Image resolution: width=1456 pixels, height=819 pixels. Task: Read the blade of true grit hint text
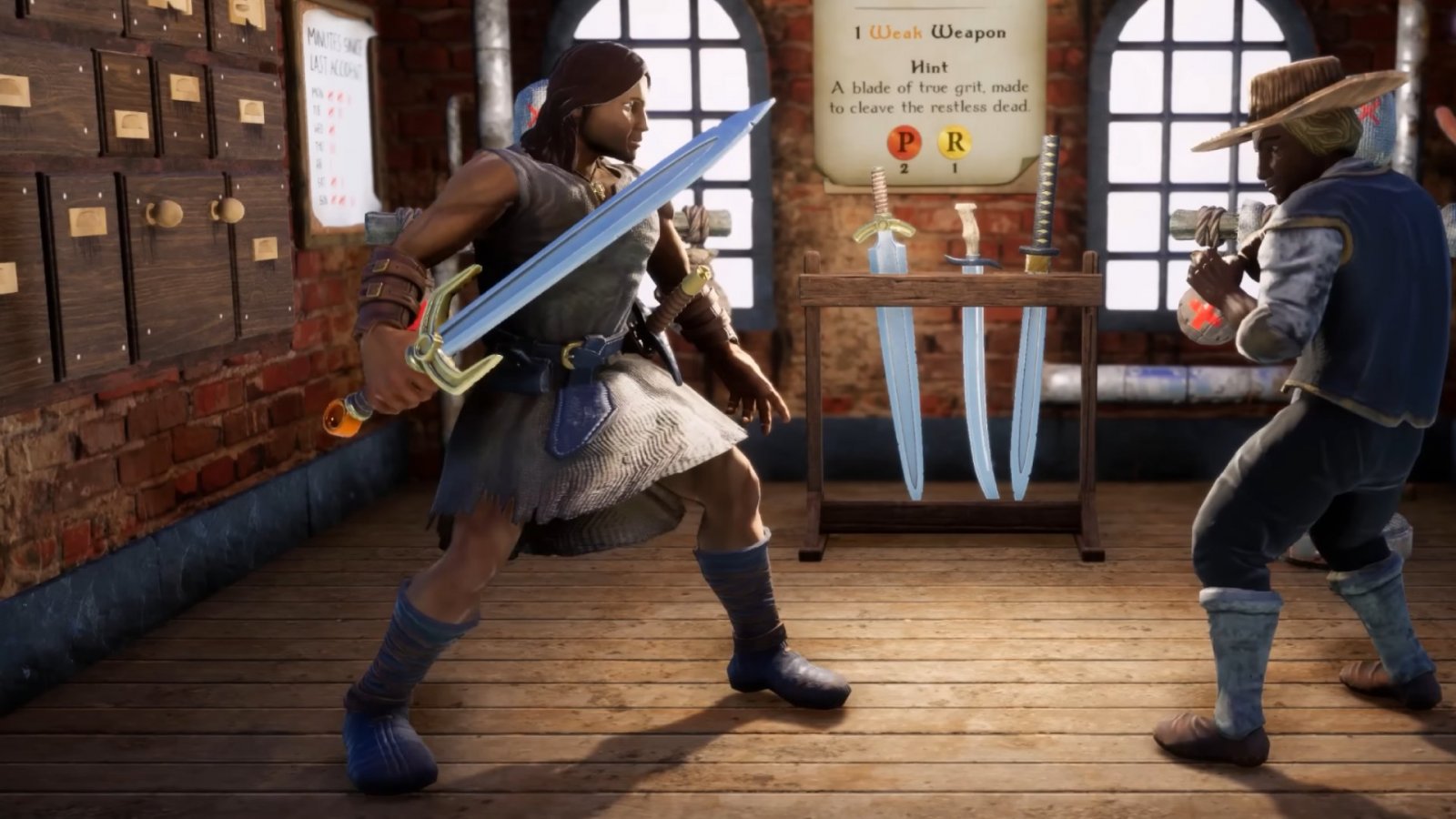point(930,96)
